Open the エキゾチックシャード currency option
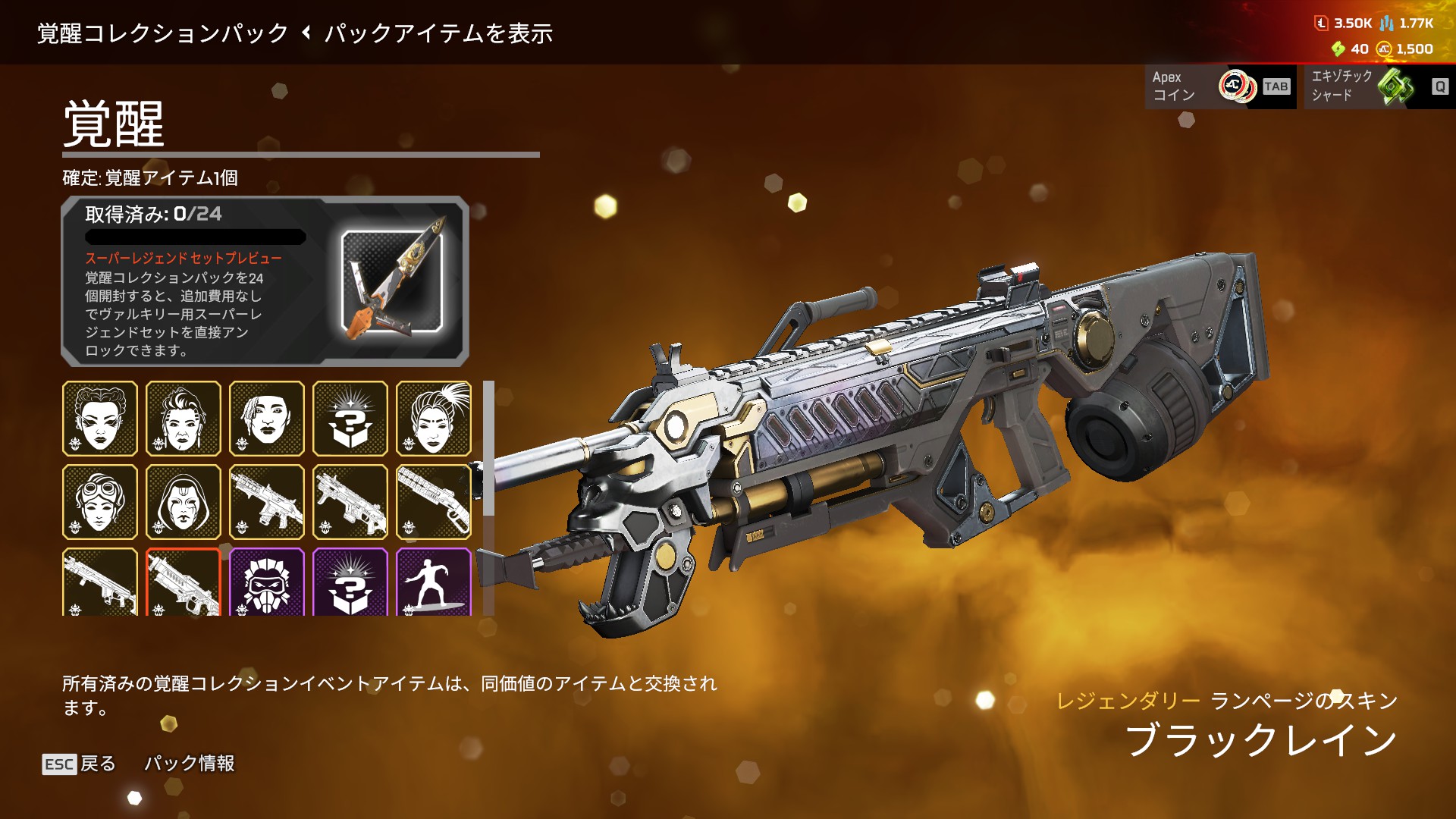The image size is (1456, 819). [1378, 86]
